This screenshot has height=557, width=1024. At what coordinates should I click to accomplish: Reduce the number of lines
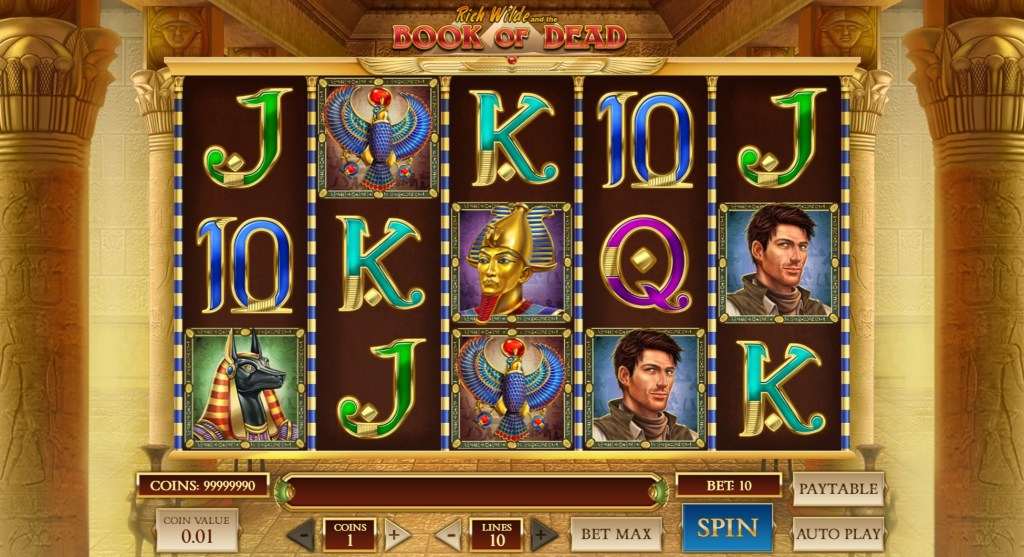tap(449, 533)
